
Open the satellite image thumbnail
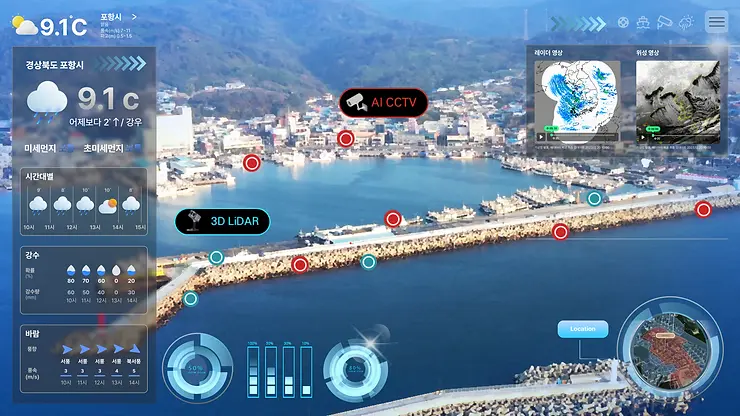(677, 100)
